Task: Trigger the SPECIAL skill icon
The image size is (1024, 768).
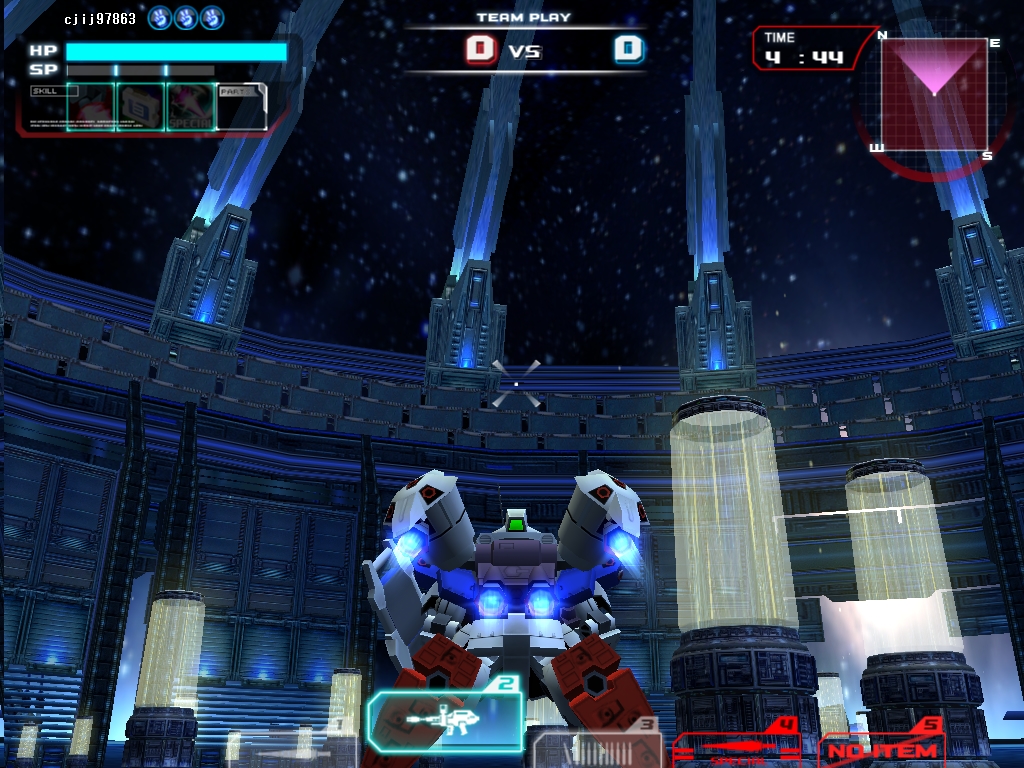Action: pos(190,106)
